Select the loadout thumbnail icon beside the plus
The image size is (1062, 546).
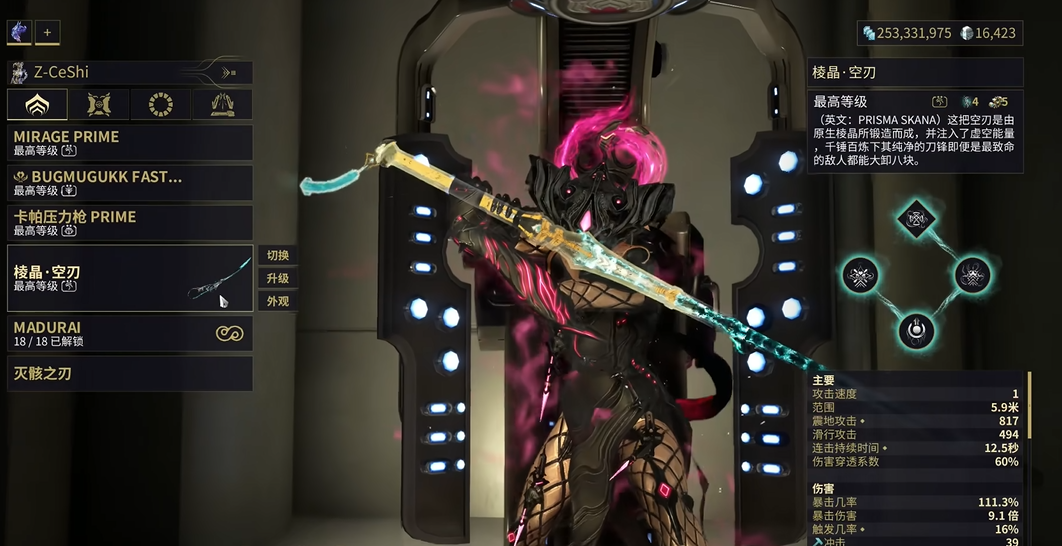click(20, 32)
